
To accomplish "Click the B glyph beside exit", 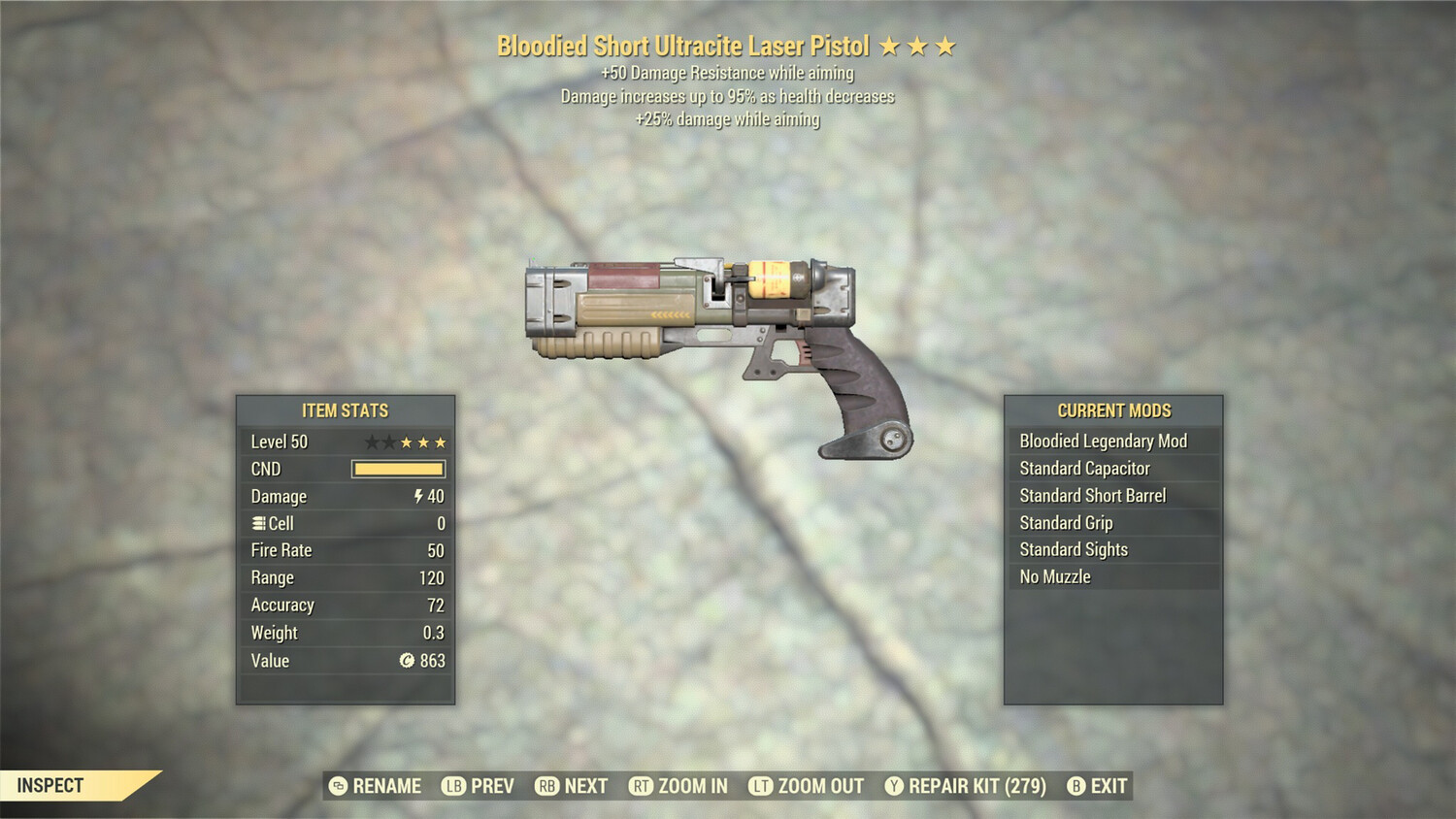I will click(1075, 786).
